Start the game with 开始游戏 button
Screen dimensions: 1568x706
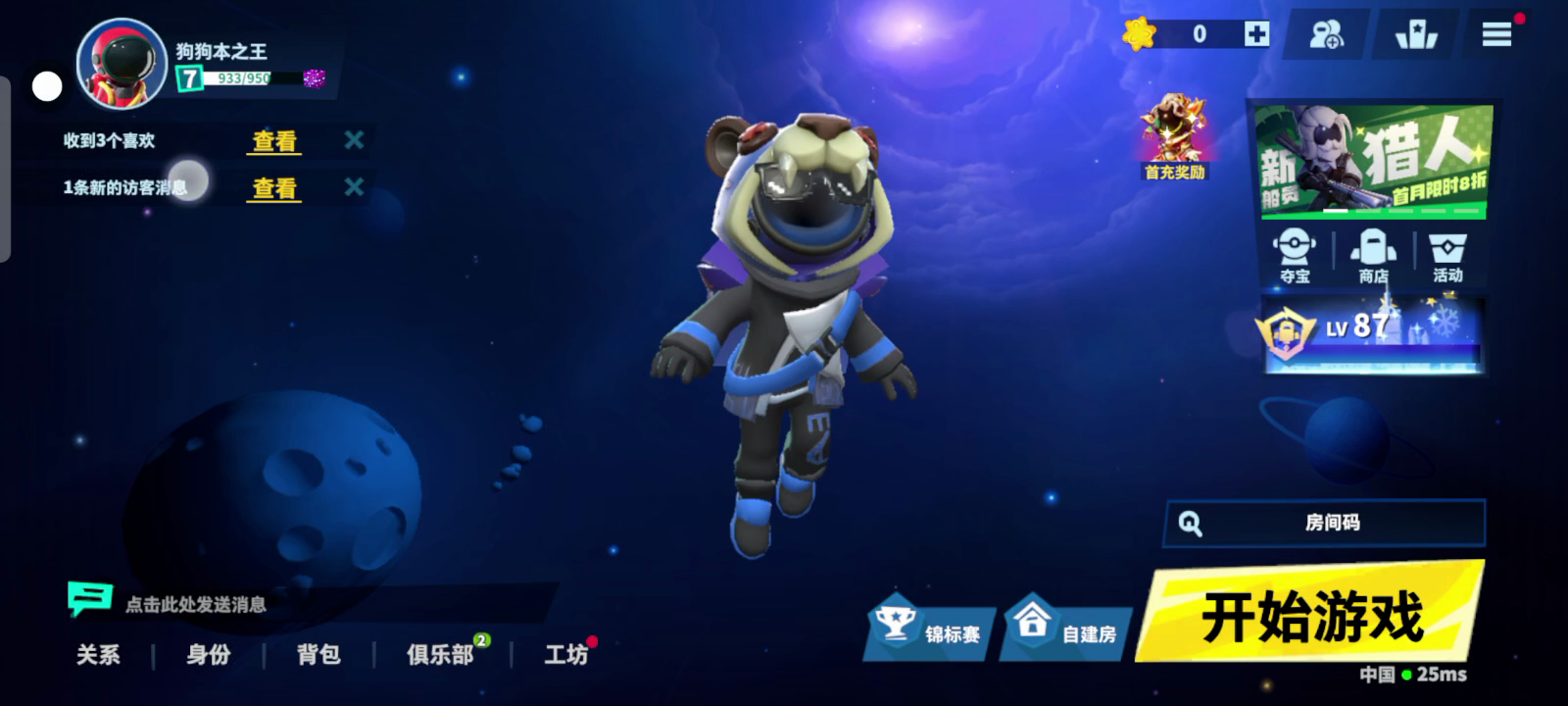1311,615
